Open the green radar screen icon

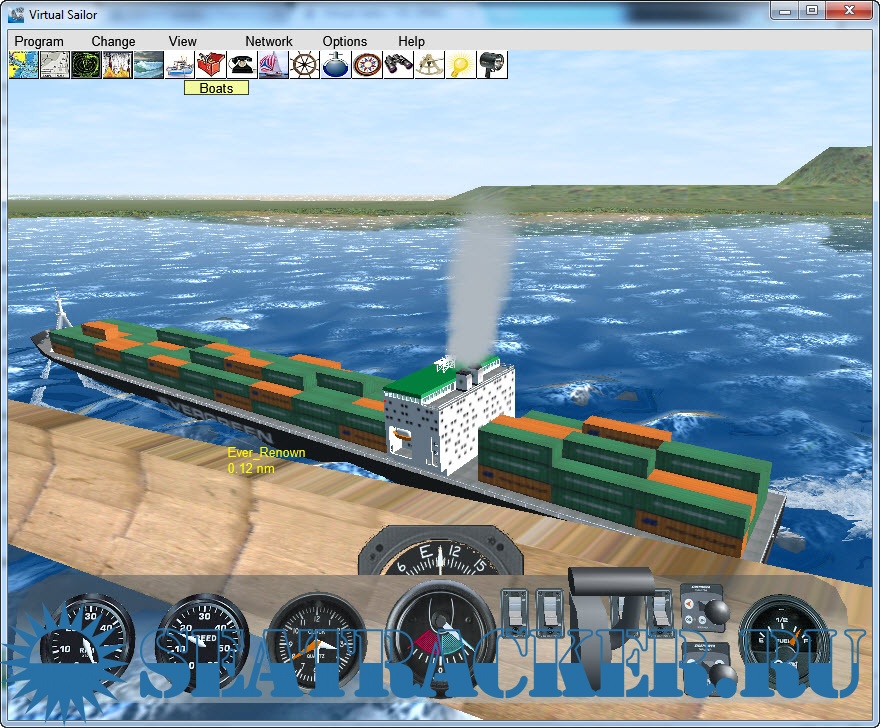point(86,65)
